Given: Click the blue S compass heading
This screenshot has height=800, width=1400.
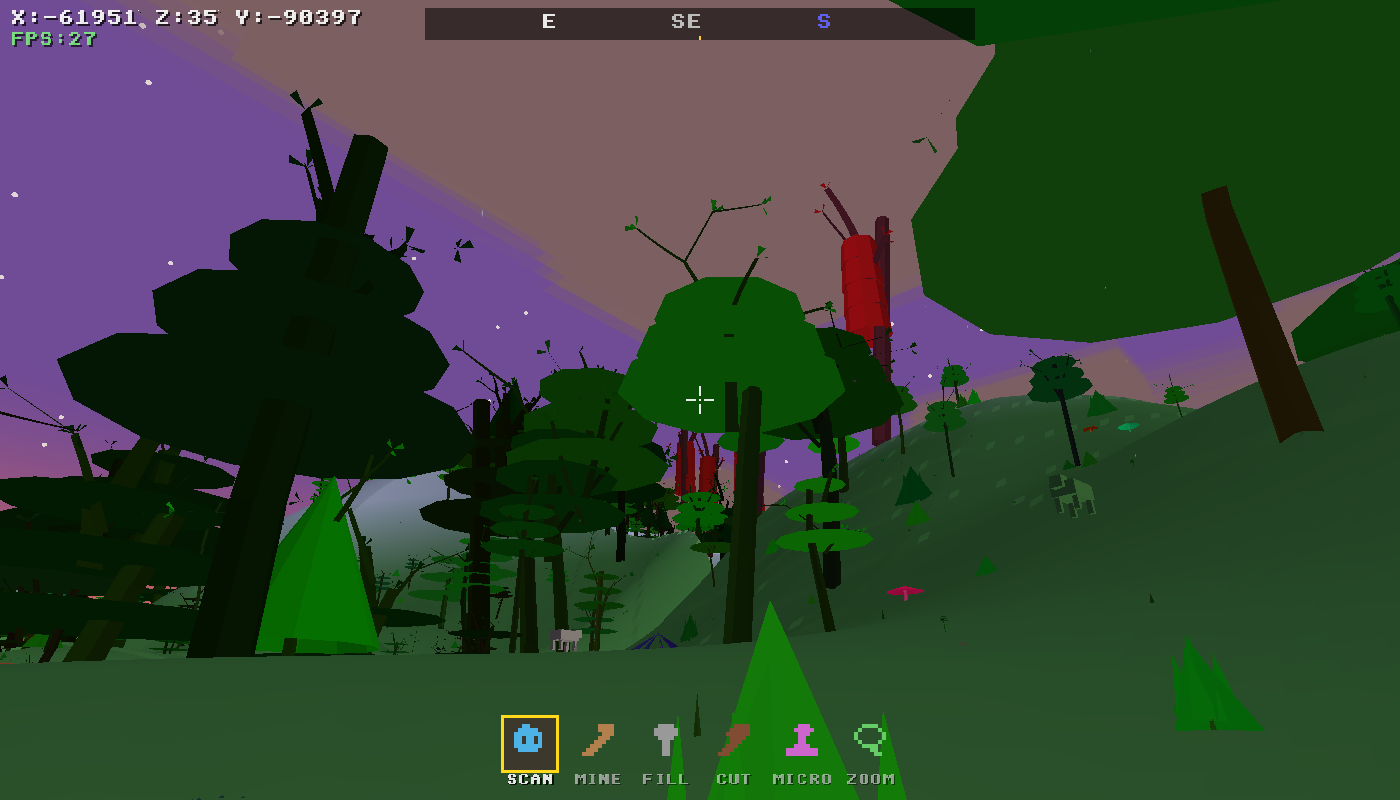Looking at the screenshot, I should tap(823, 20).
